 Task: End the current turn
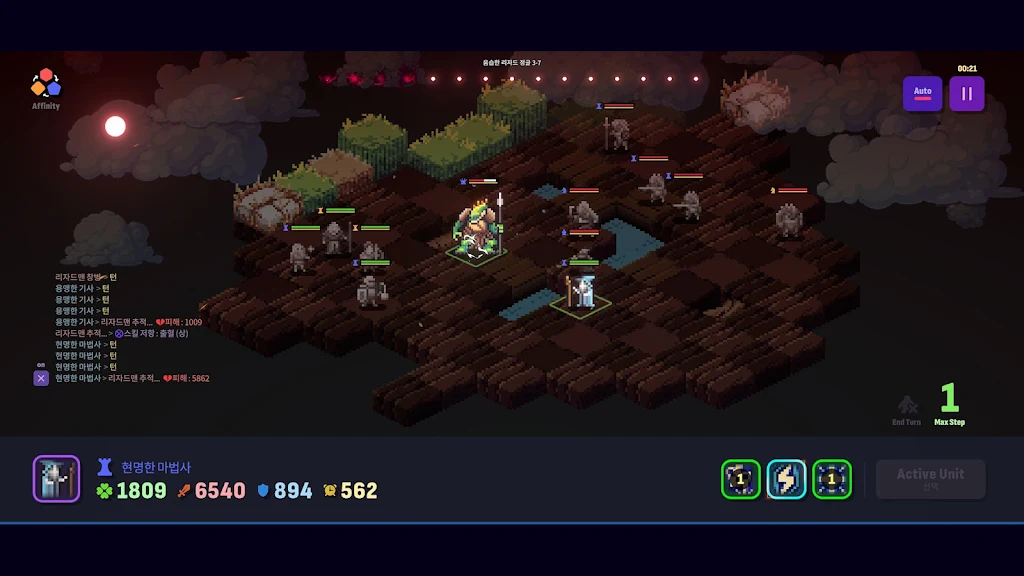click(x=907, y=409)
